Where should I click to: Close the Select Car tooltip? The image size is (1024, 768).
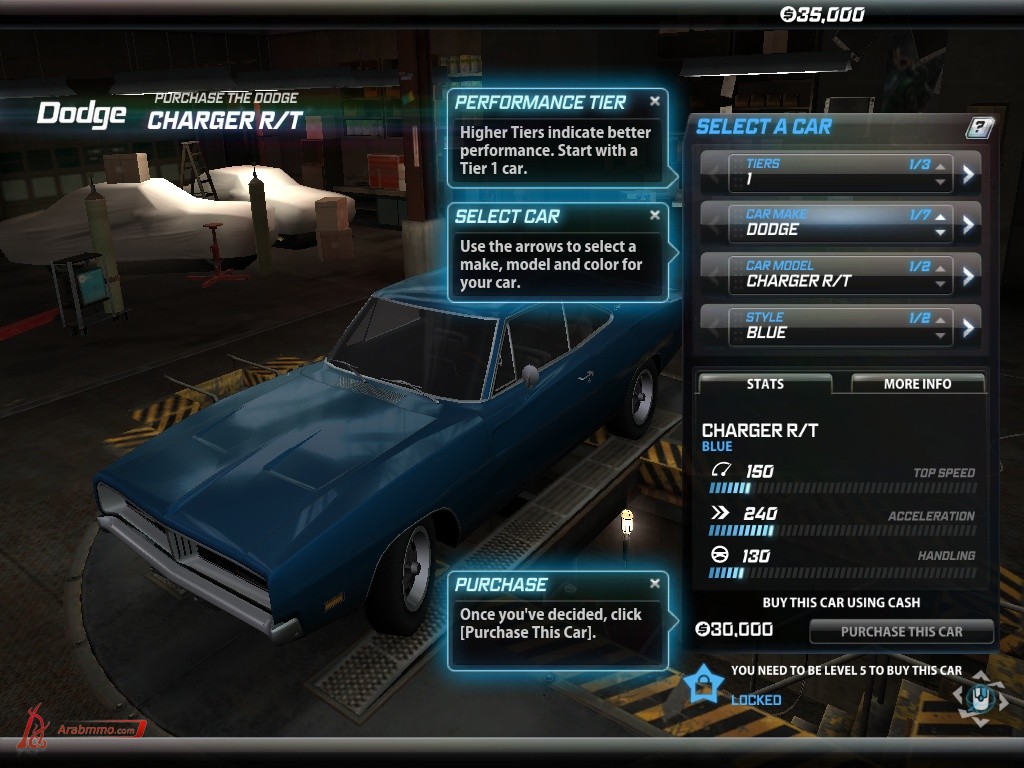point(655,215)
